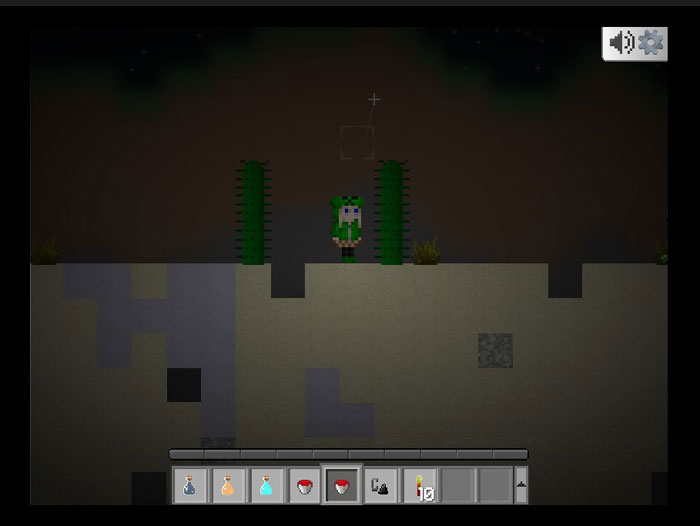Select the orange potion slot
Viewport: 700px width, 526px height.
227,486
